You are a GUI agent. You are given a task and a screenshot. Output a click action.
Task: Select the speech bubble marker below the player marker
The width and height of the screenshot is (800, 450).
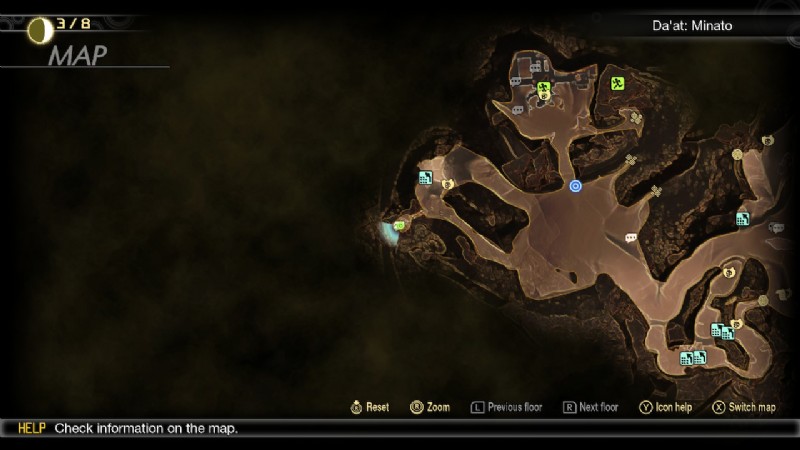[630, 238]
